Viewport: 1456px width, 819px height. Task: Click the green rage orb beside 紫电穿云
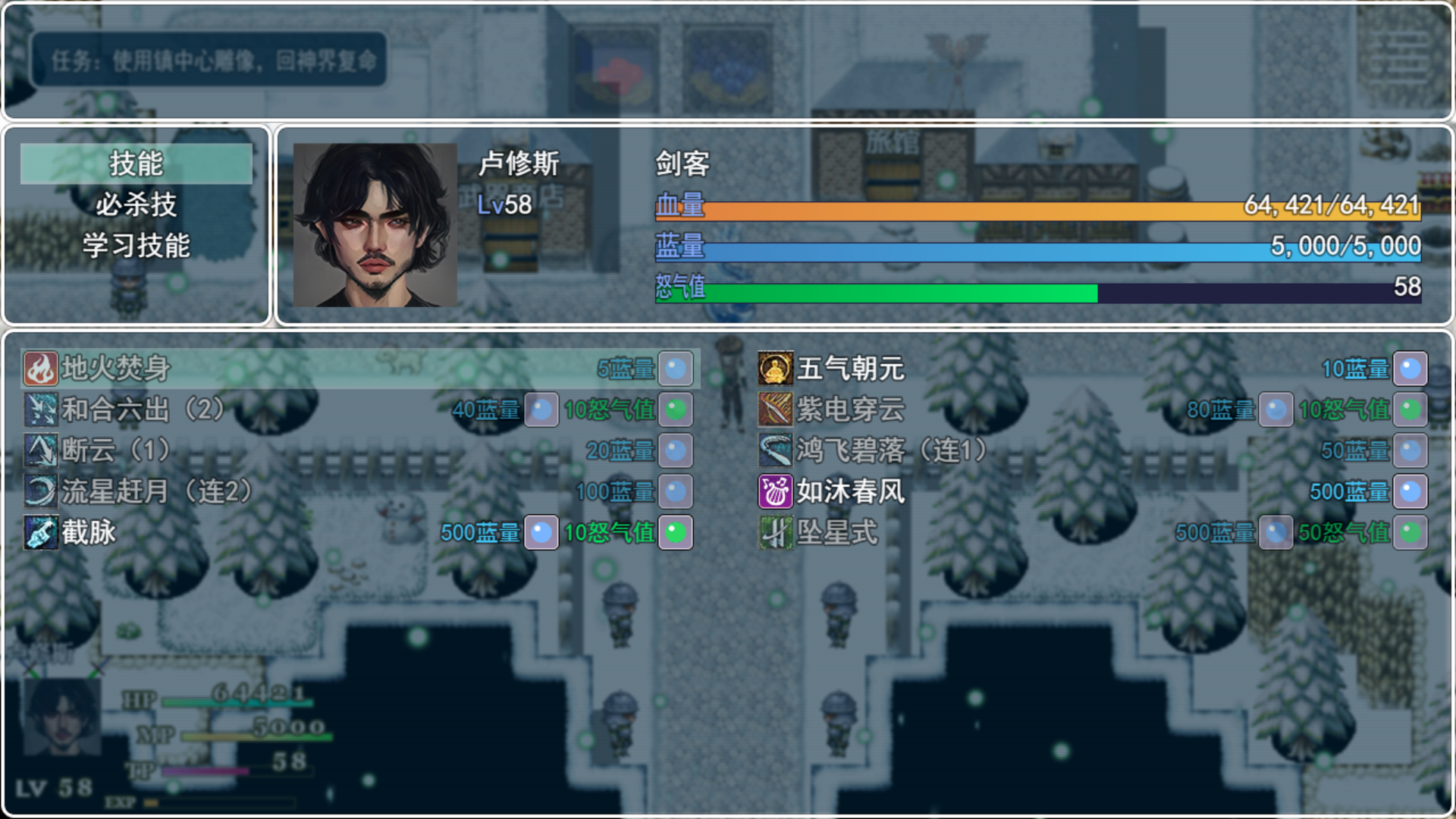click(x=1409, y=410)
